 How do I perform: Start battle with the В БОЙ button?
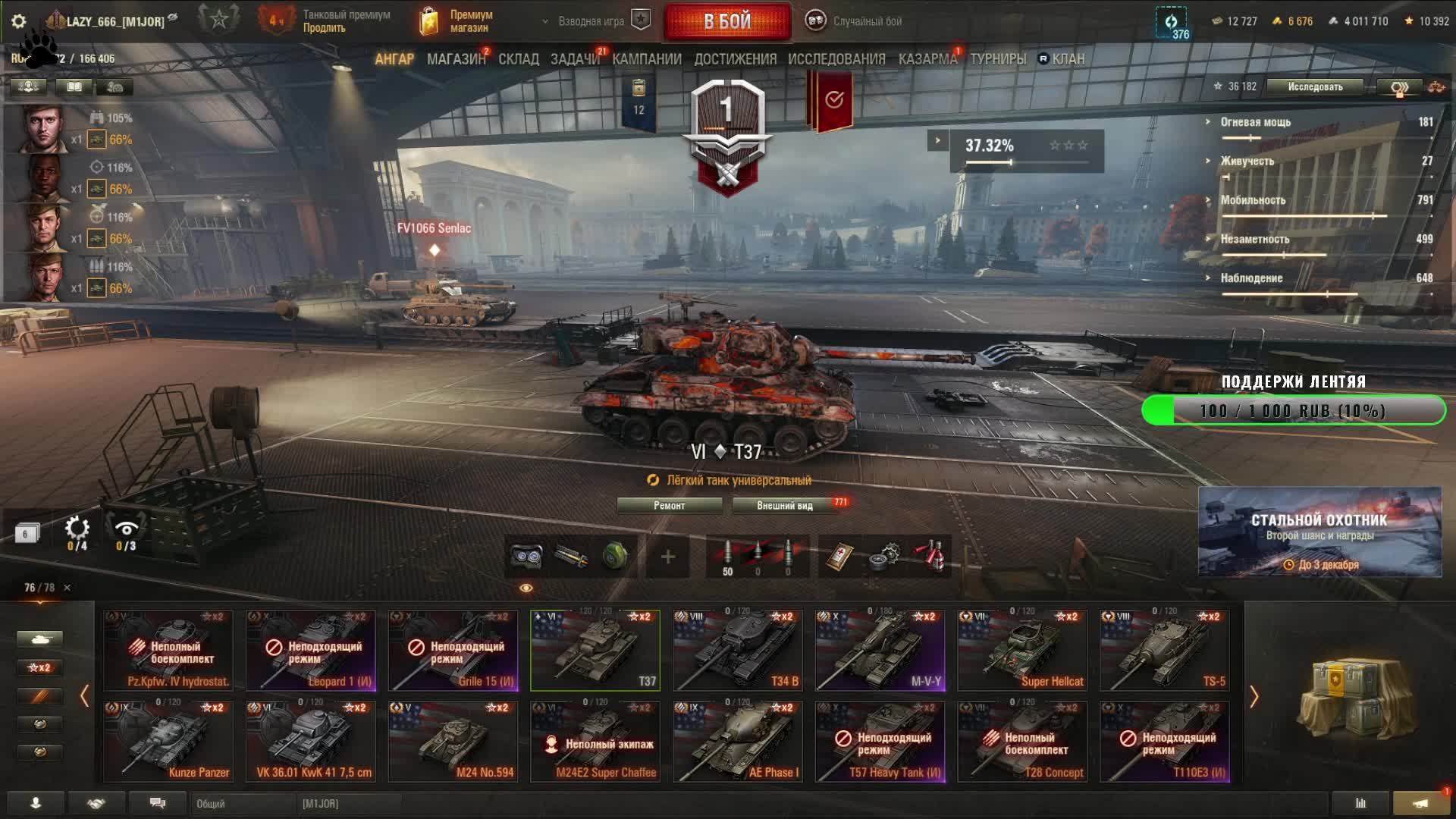(x=727, y=21)
